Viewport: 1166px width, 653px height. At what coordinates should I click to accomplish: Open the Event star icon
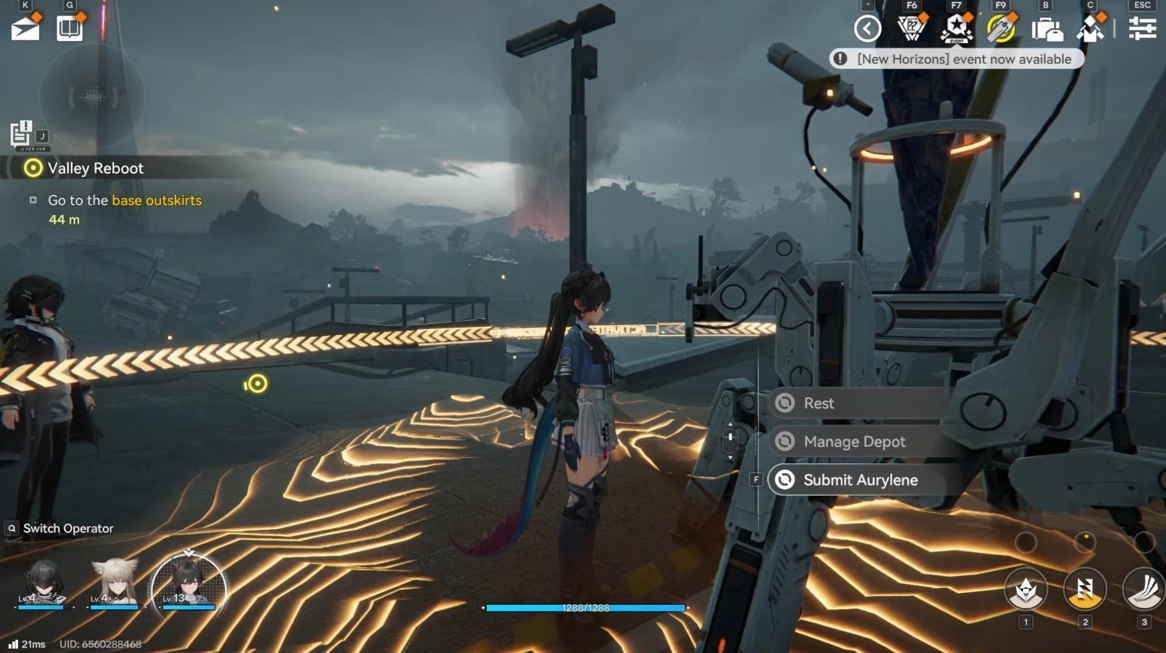957,29
